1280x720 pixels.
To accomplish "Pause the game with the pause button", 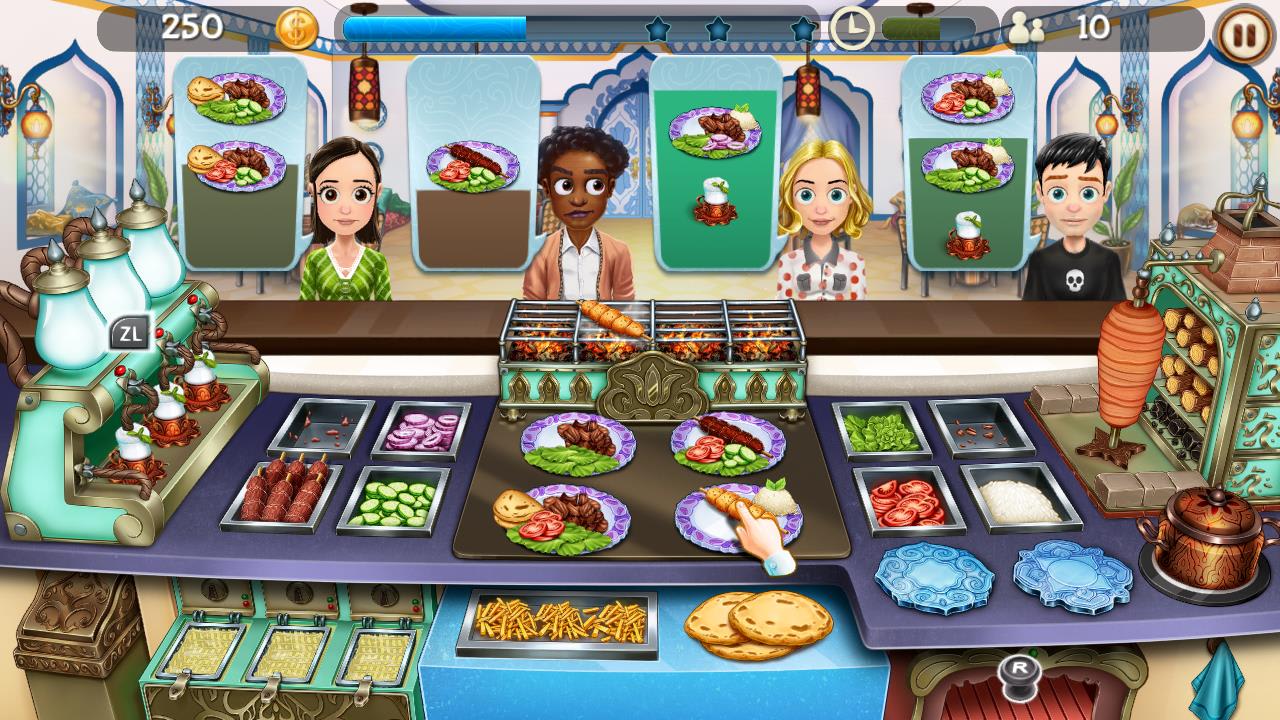I will pos(1240,31).
